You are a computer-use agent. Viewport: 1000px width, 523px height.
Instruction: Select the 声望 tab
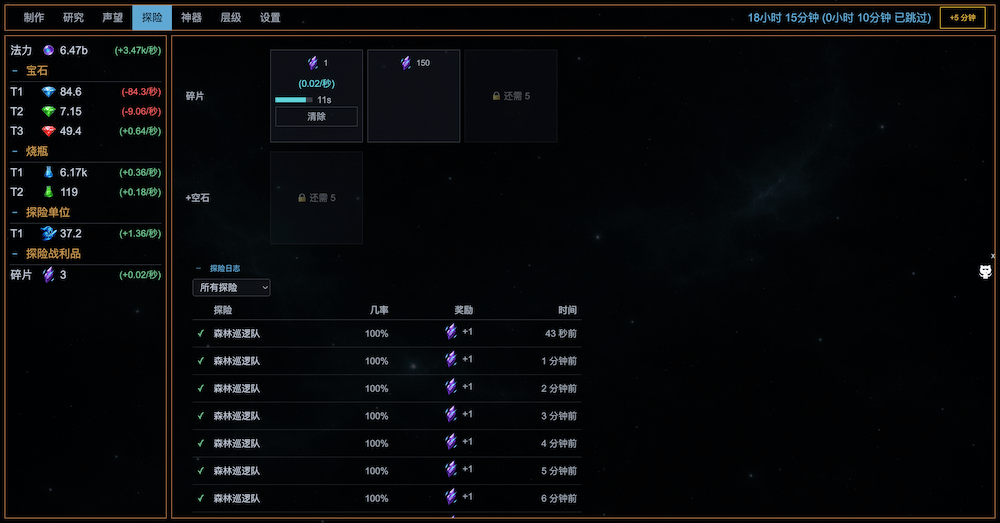pyautogui.click(x=112, y=18)
